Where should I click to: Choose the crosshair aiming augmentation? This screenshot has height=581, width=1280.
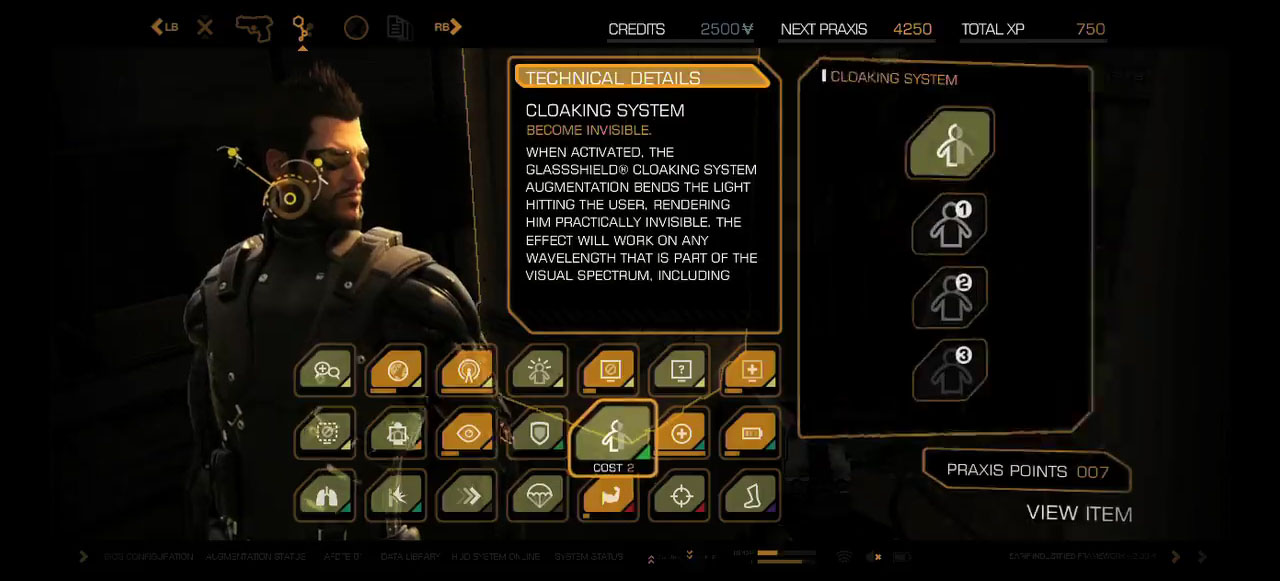tap(681, 496)
